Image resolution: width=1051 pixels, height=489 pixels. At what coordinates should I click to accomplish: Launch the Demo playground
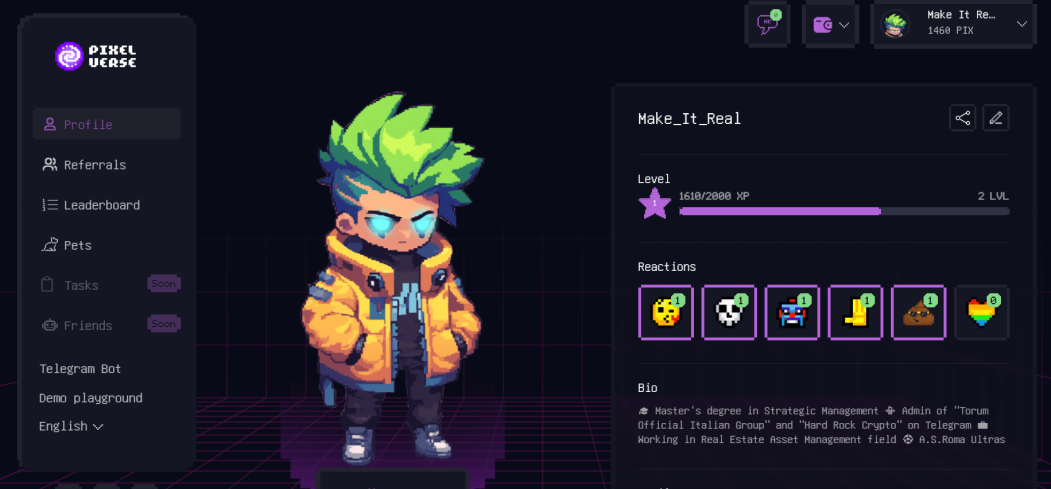point(90,398)
